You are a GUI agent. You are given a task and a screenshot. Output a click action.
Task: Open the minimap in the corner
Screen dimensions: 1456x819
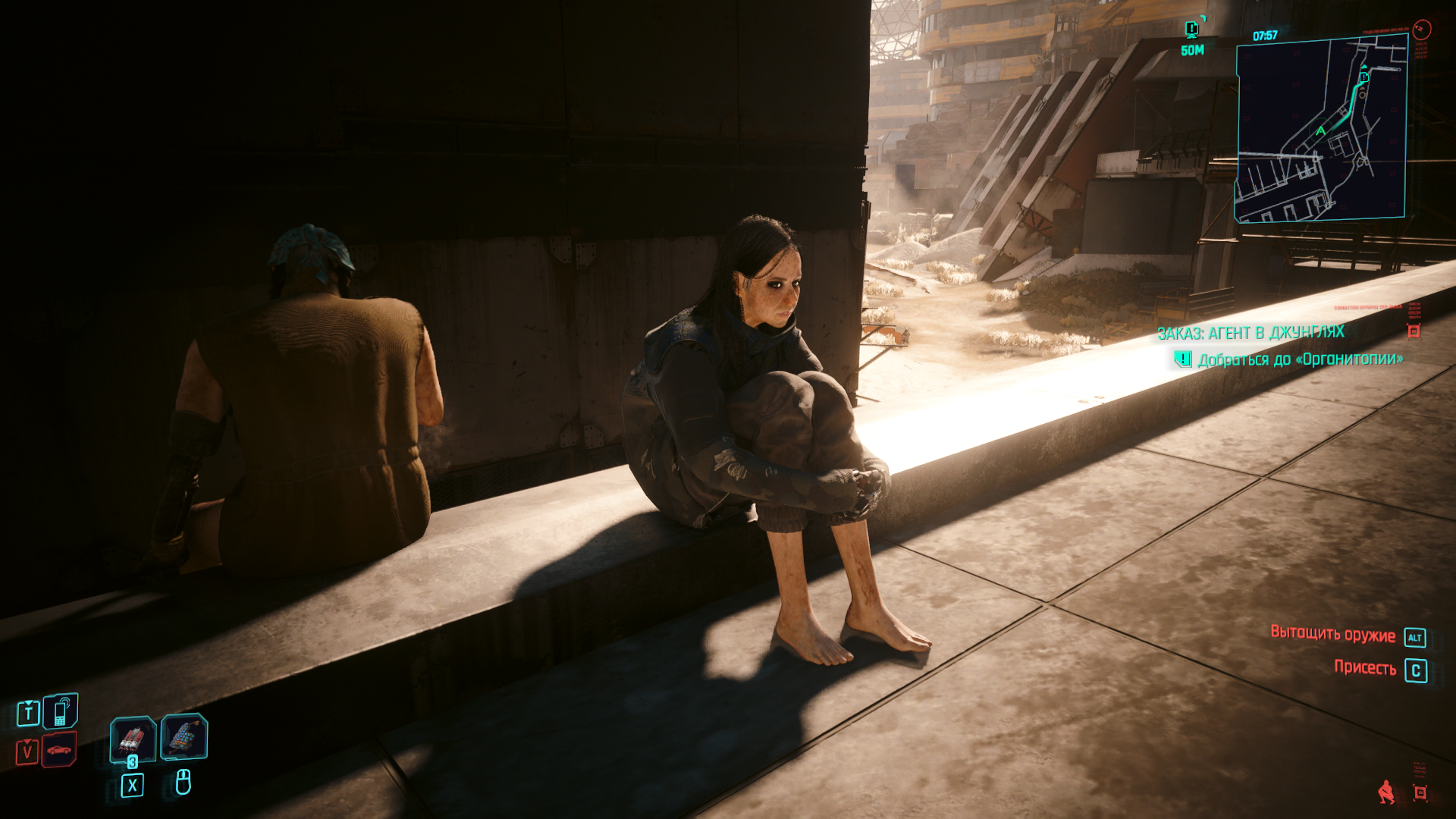coord(1321,129)
